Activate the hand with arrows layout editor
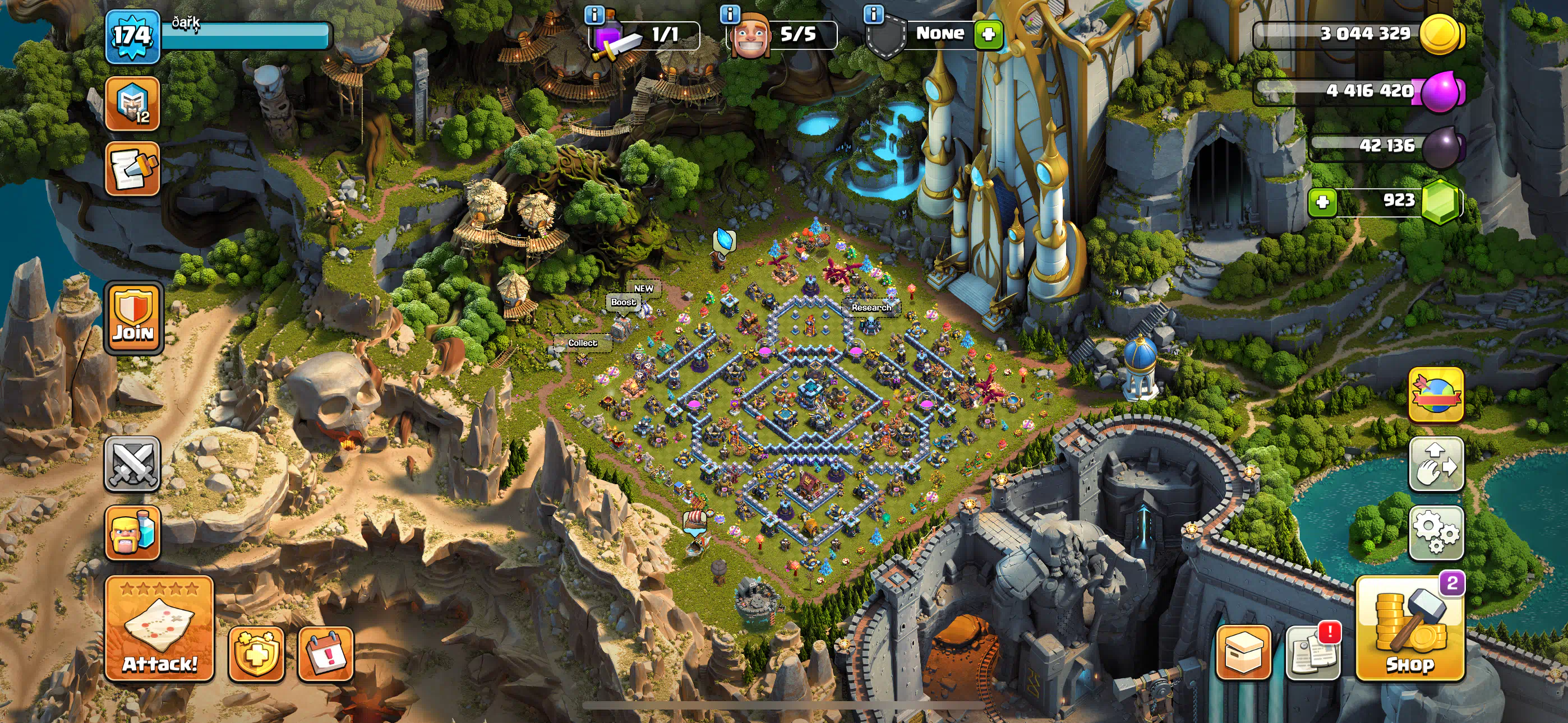The height and width of the screenshot is (723, 1568). tap(1436, 464)
